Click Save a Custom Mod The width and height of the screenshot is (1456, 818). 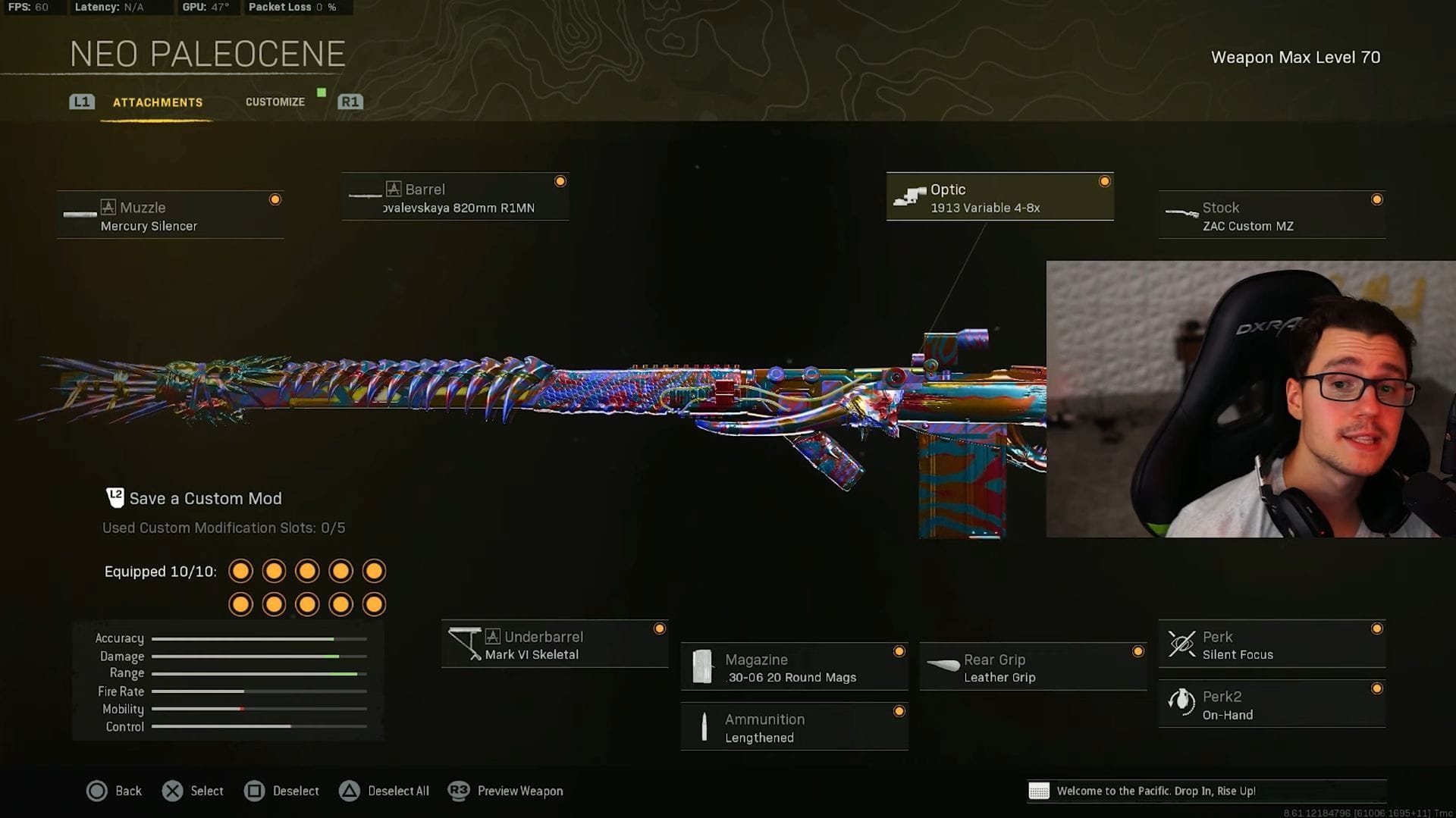[x=205, y=498]
